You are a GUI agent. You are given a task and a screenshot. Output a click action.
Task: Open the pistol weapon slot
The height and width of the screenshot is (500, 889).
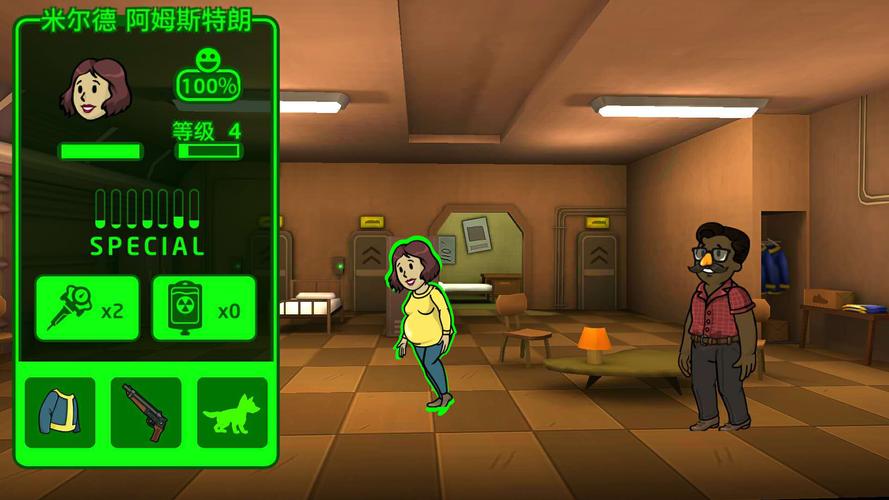click(146, 412)
